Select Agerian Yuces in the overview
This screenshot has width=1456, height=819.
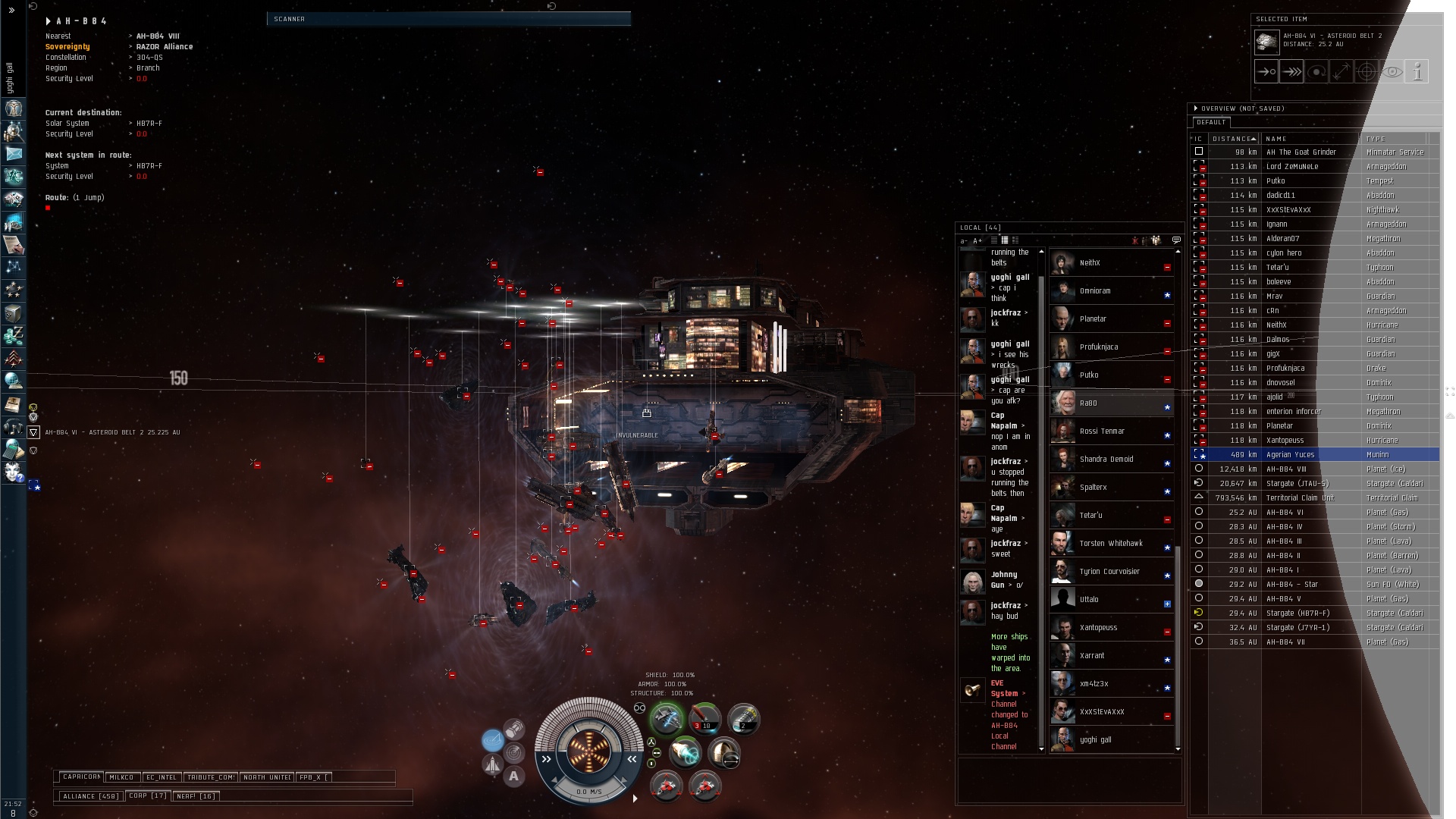1290,455
